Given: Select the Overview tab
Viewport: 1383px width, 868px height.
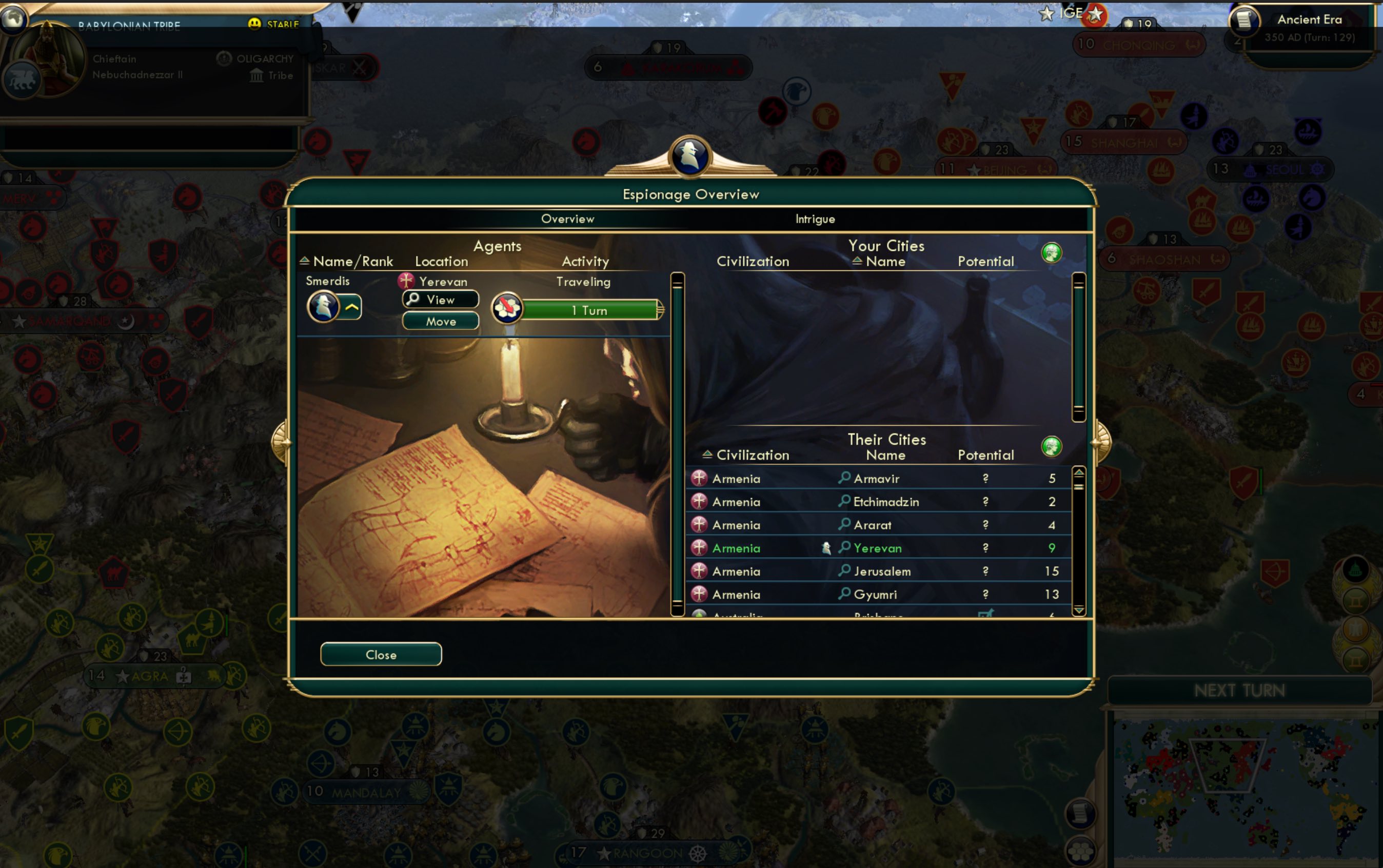Looking at the screenshot, I should coord(567,219).
